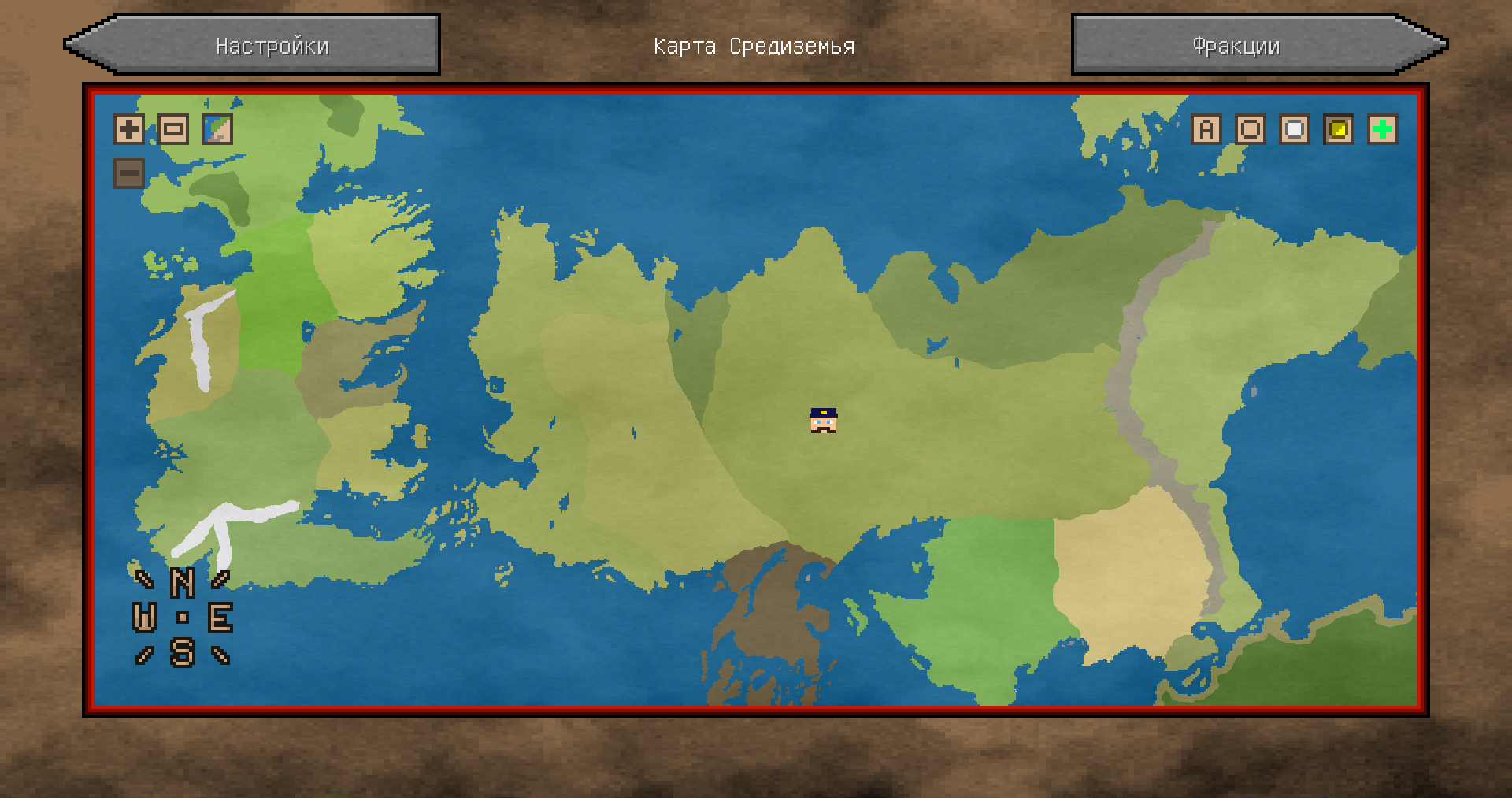The height and width of the screenshot is (798, 1512).
Task: Zoom in on the map
Action: (128, 129)
